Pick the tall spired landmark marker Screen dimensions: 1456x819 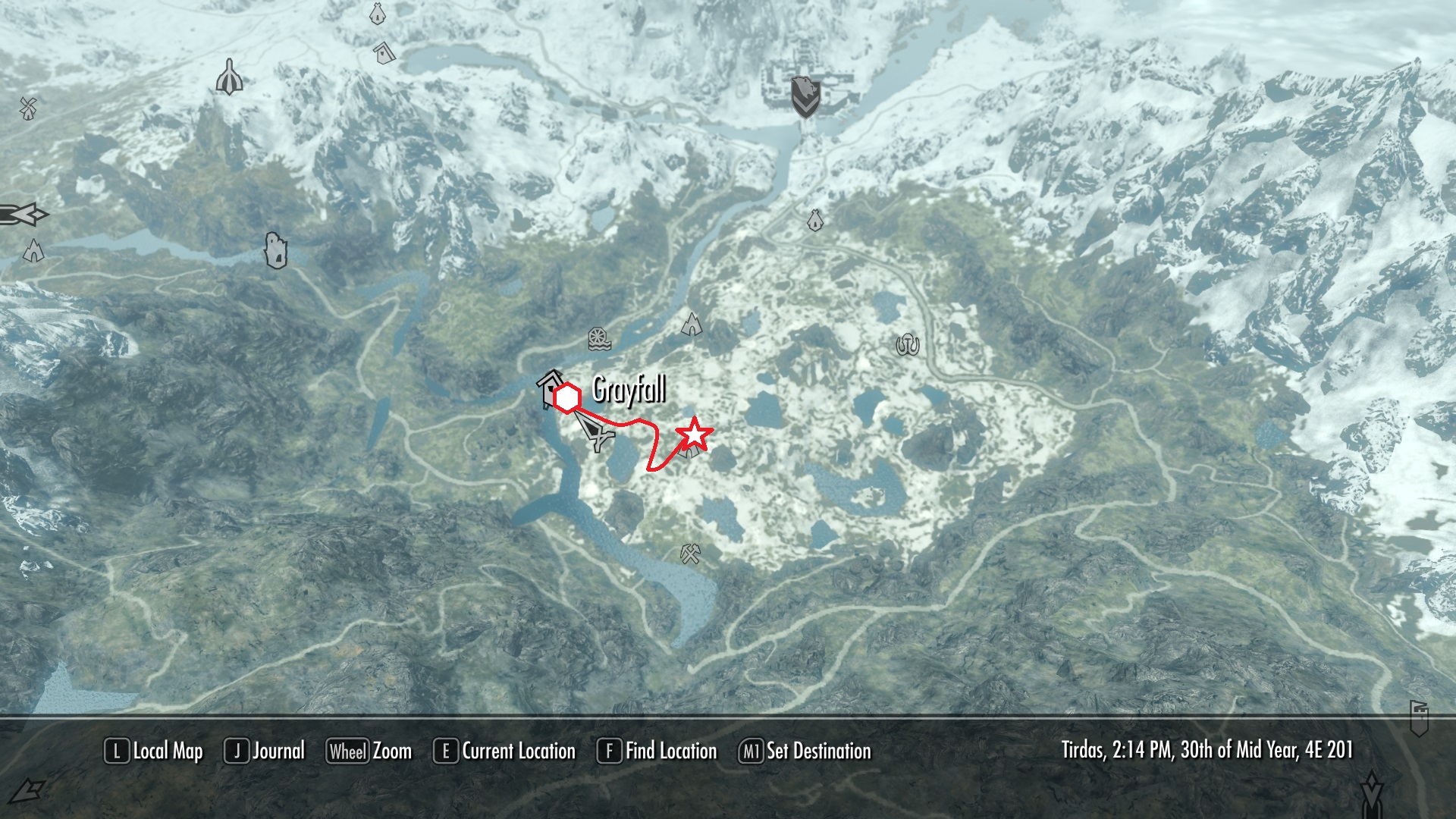228,77
